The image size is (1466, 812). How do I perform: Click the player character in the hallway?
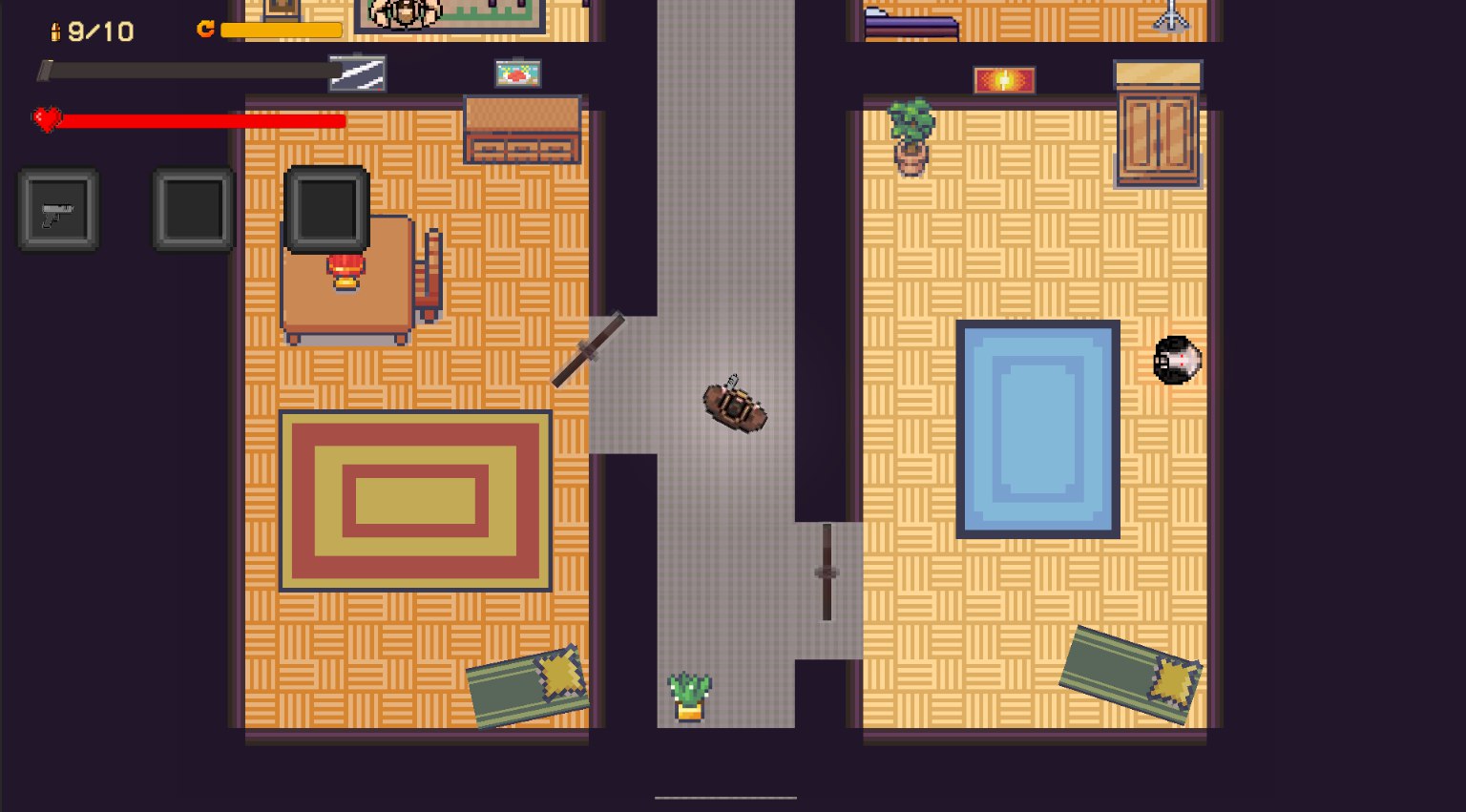[735, 406]
